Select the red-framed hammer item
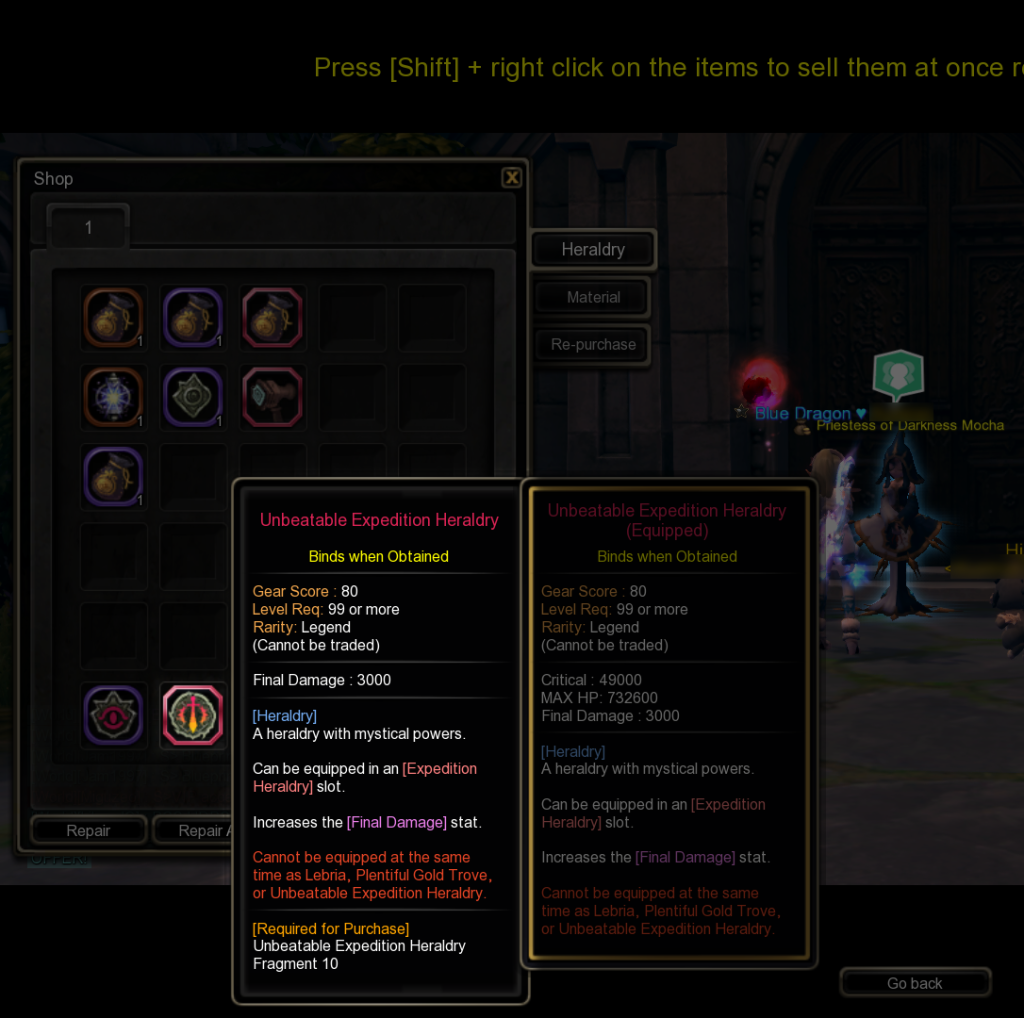 272,396
